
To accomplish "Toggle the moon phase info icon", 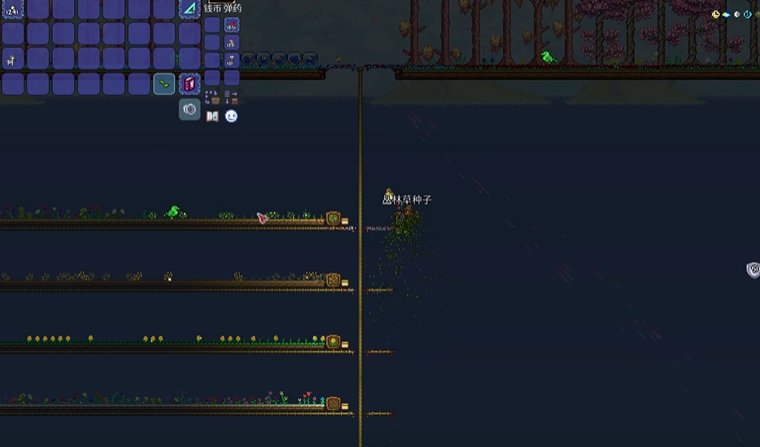I will coord(737,14).
